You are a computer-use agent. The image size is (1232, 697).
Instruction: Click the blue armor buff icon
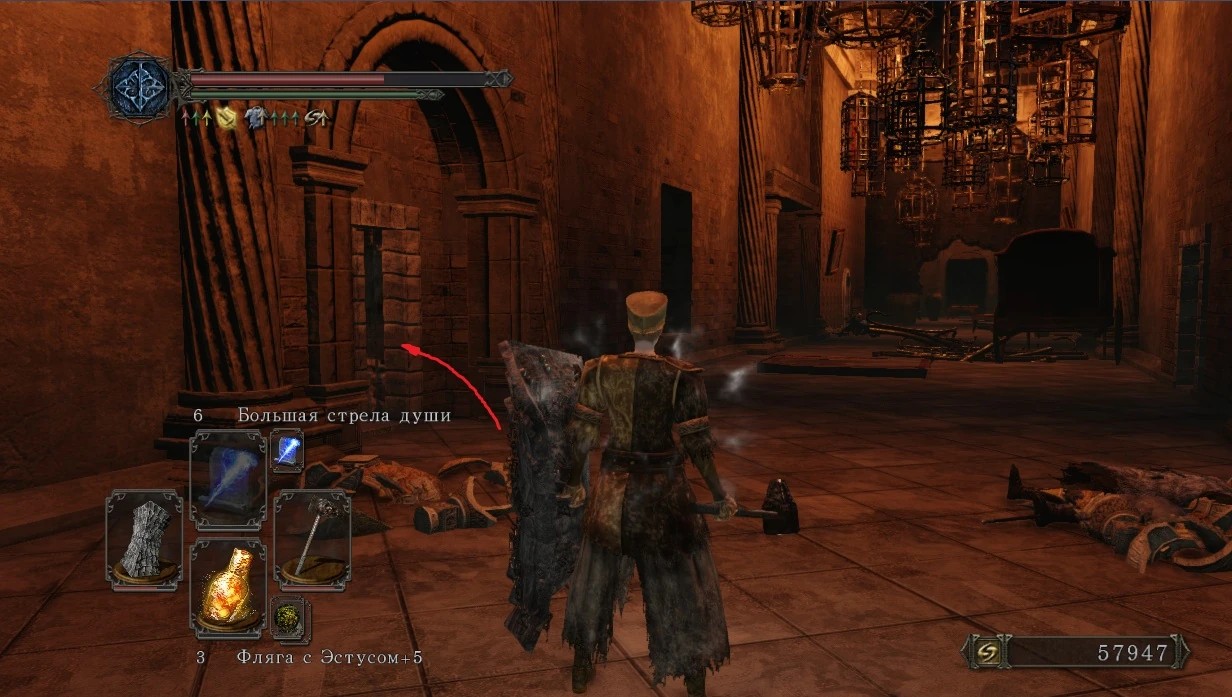(256, 118)
